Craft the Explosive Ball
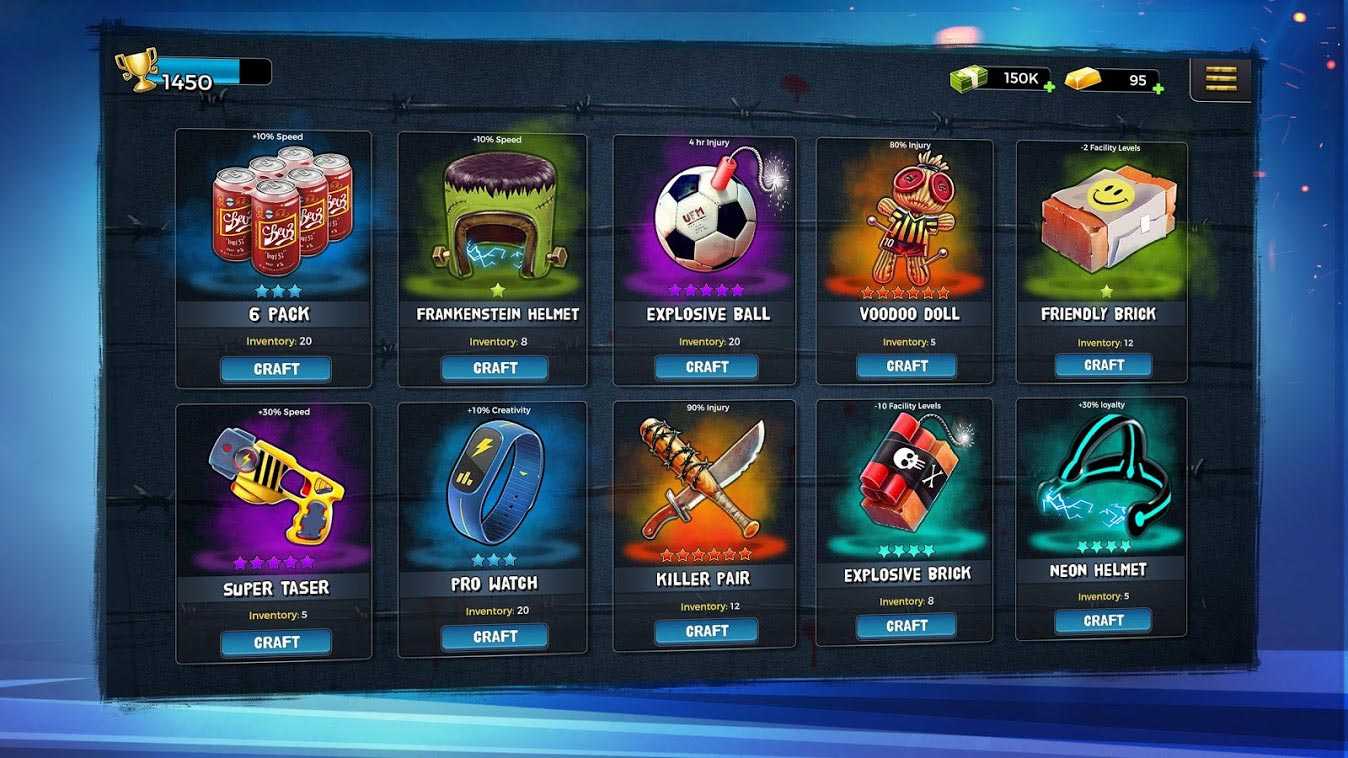 point(706,367)
